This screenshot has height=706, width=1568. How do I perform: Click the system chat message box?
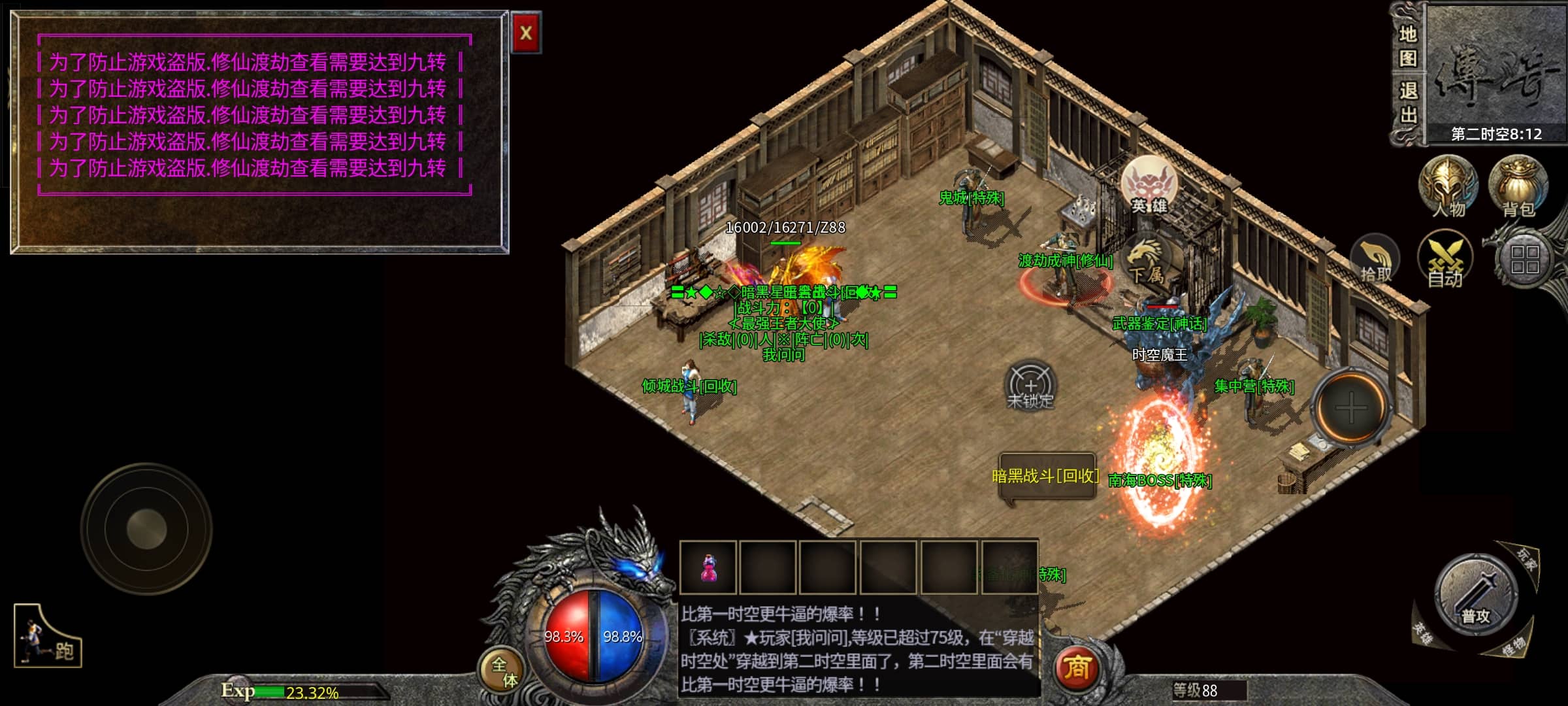(x=858, y=649)
